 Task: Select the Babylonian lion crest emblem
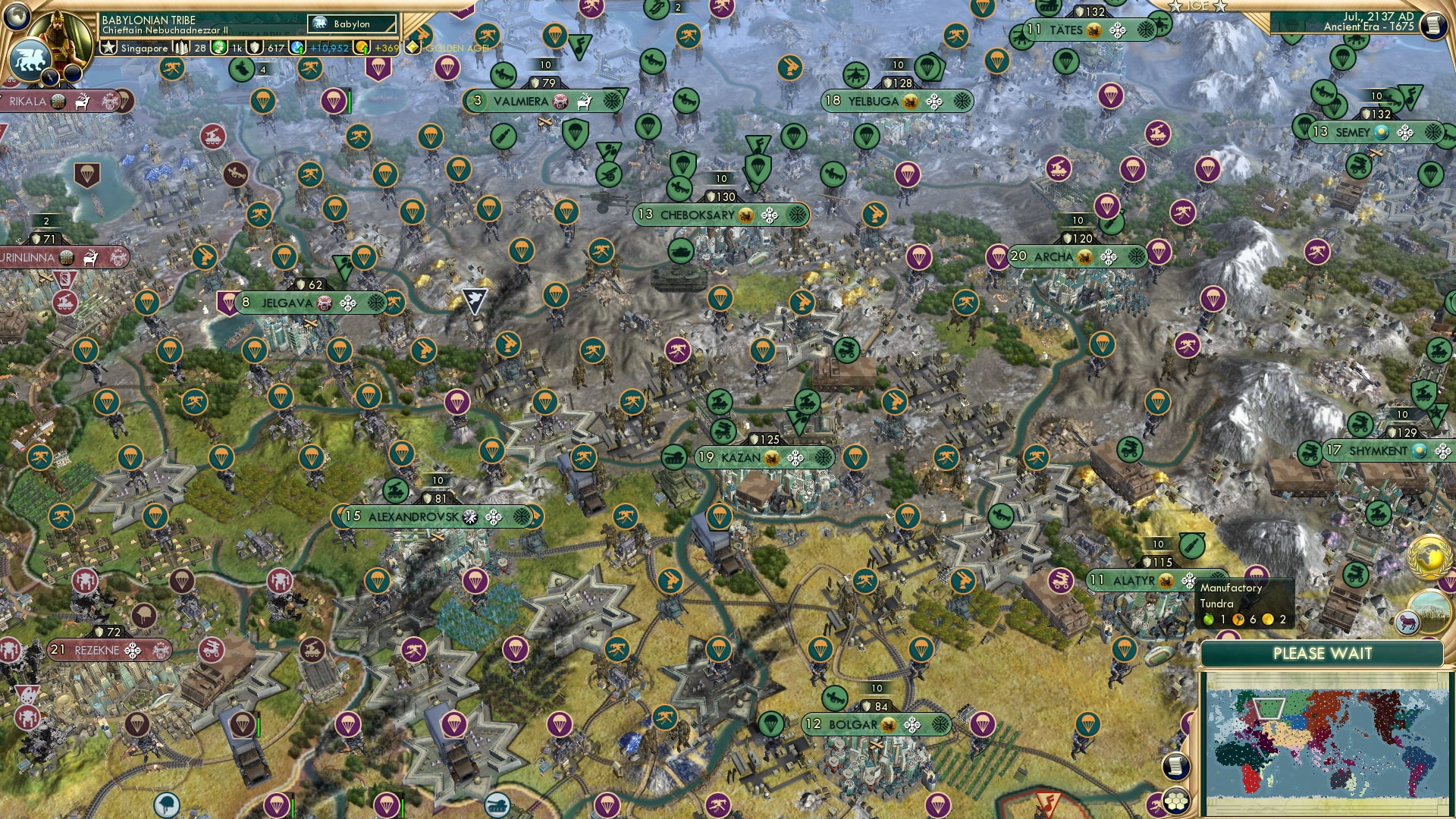click(30, 59)
